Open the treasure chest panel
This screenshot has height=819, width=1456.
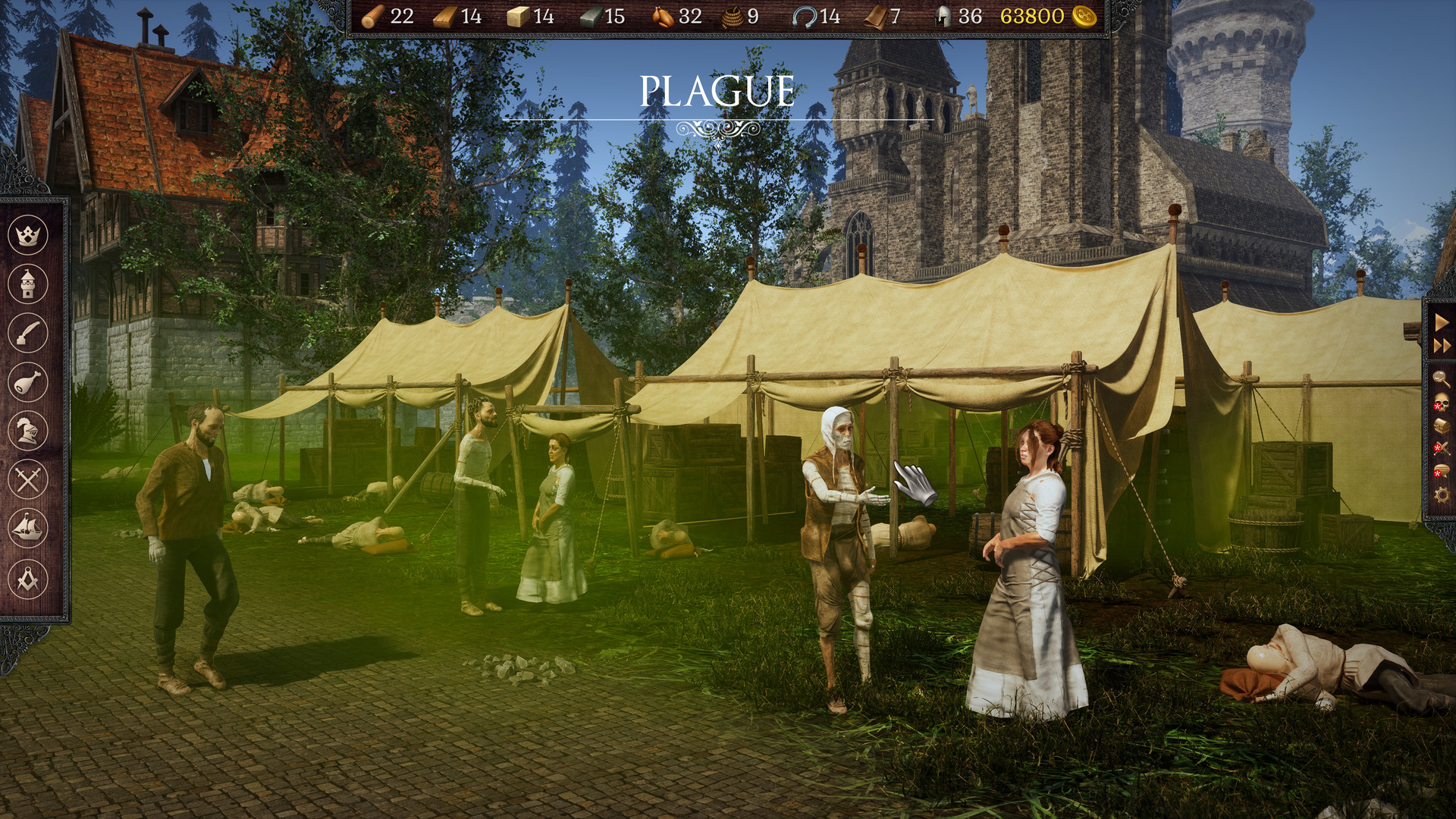(x=1440, y=425)
